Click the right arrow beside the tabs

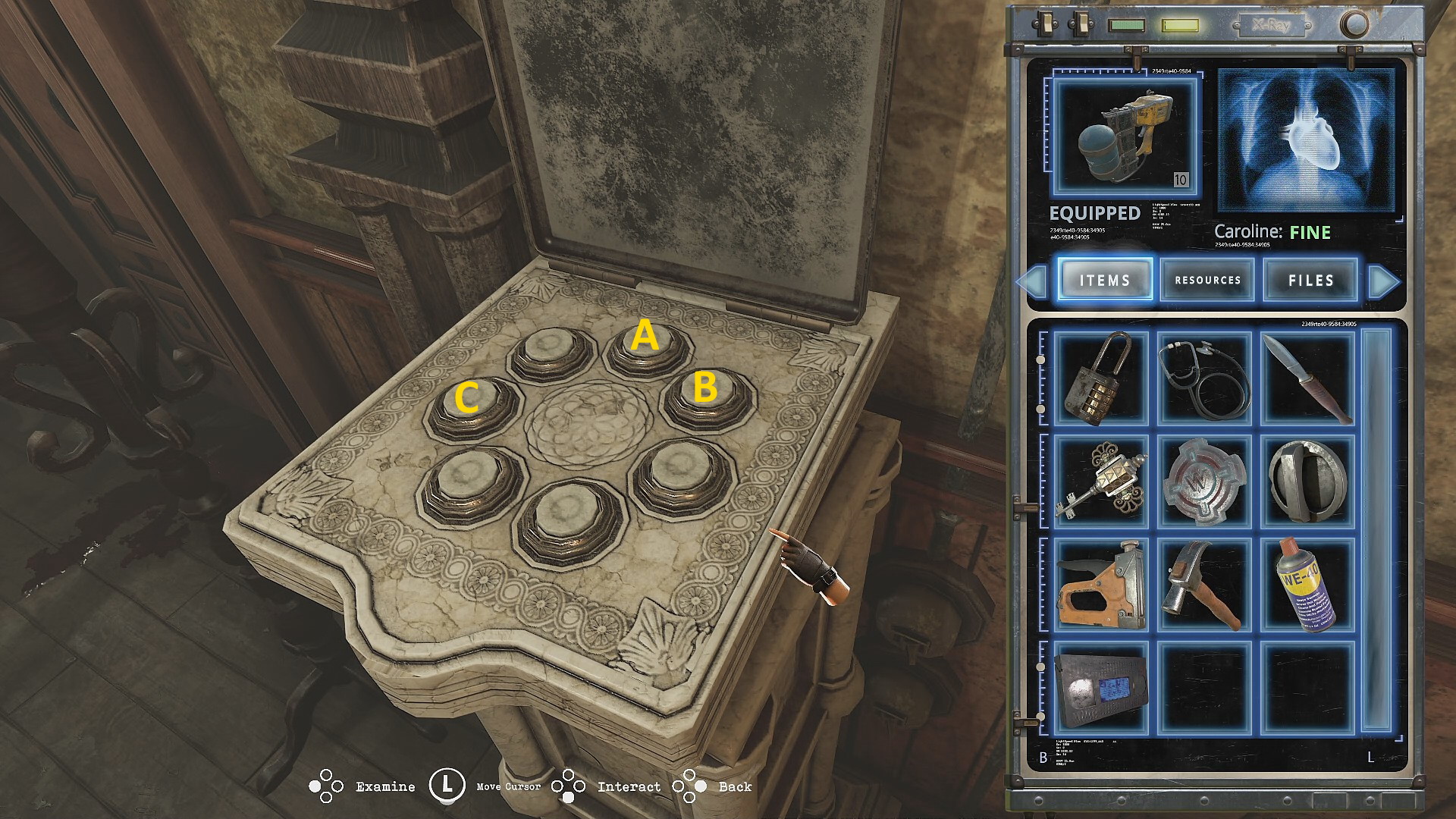[1384, 281]
